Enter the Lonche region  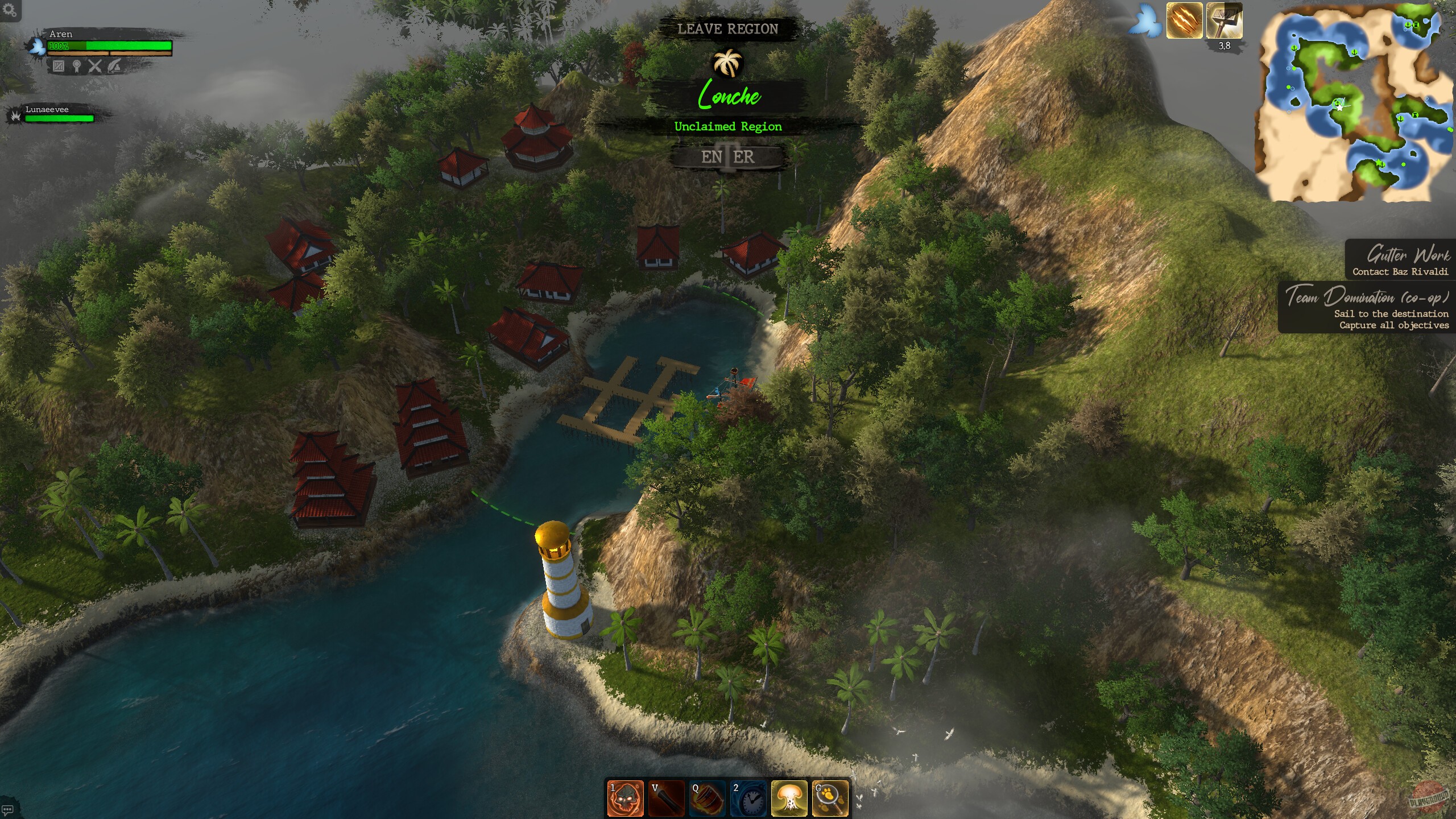[727, 156]
